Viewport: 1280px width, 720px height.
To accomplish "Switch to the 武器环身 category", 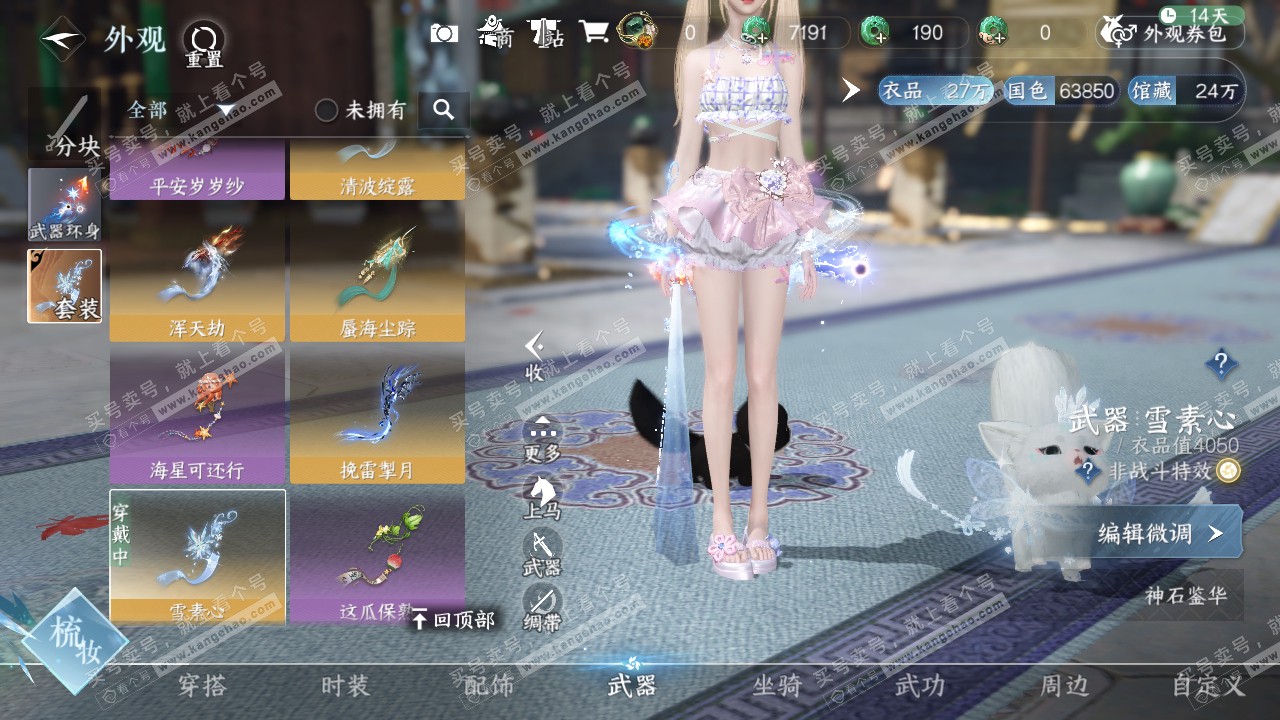I will (65, 204).
